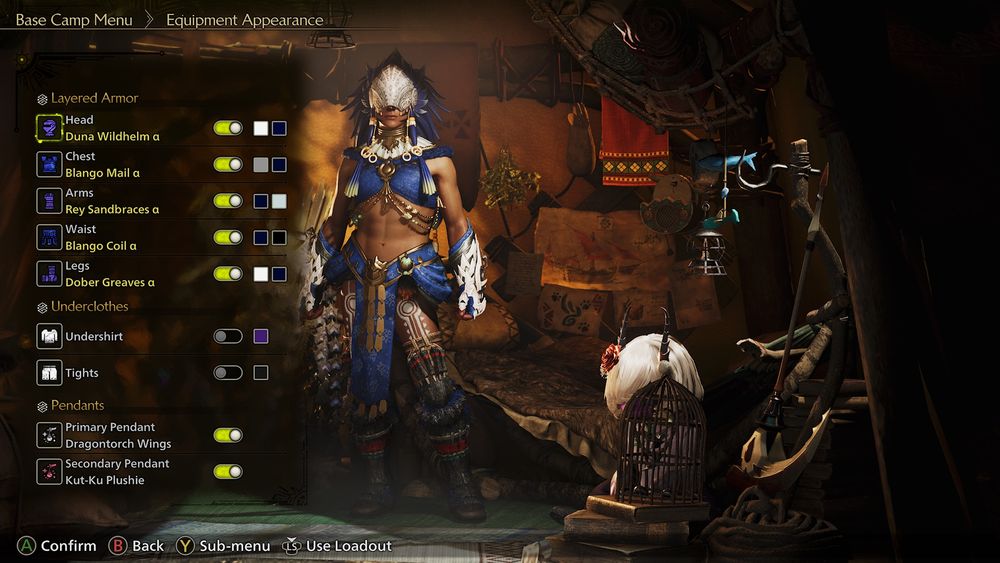Toggle Head layered armor visibility

(228, 128)
